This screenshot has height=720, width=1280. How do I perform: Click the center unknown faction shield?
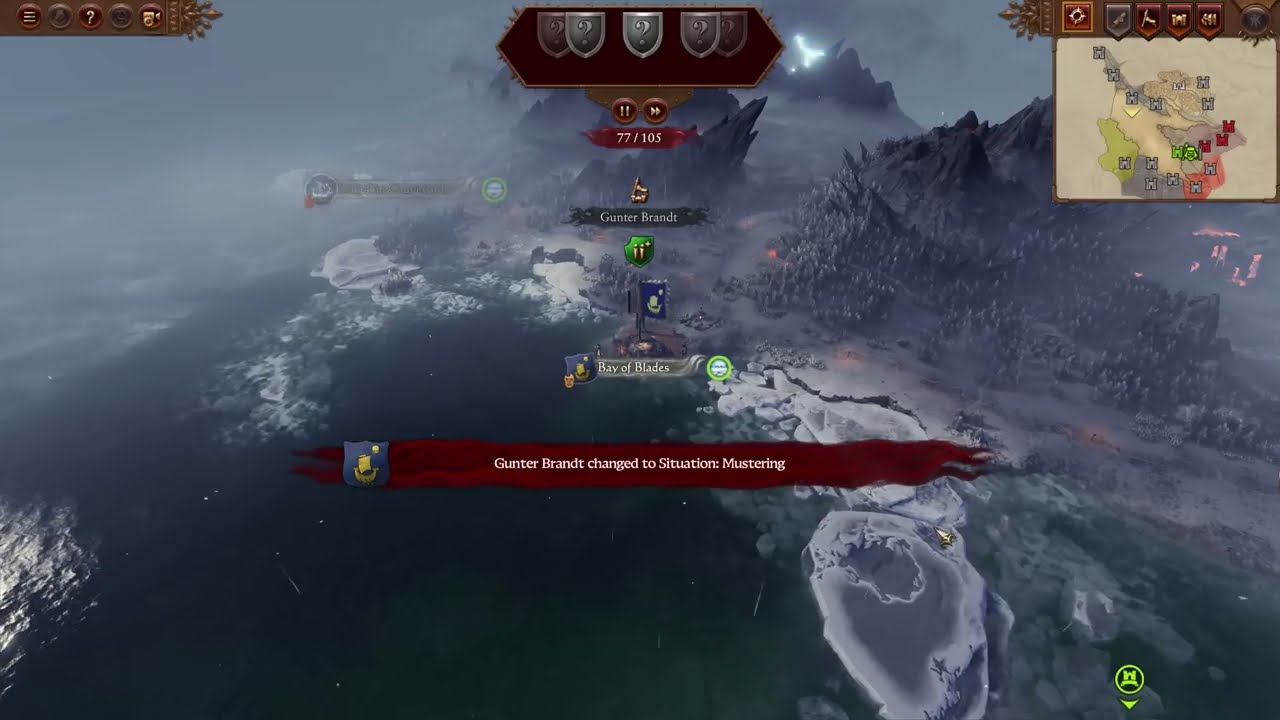[x=642, y=34]
